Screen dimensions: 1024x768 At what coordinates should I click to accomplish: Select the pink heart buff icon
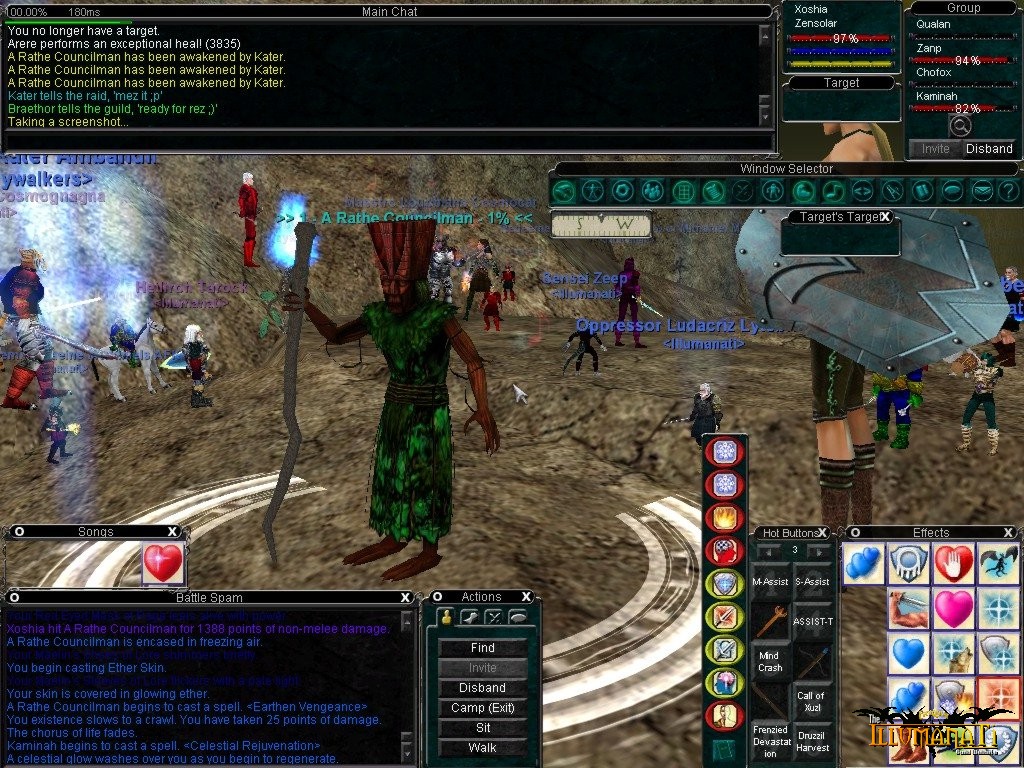(953, 609)
